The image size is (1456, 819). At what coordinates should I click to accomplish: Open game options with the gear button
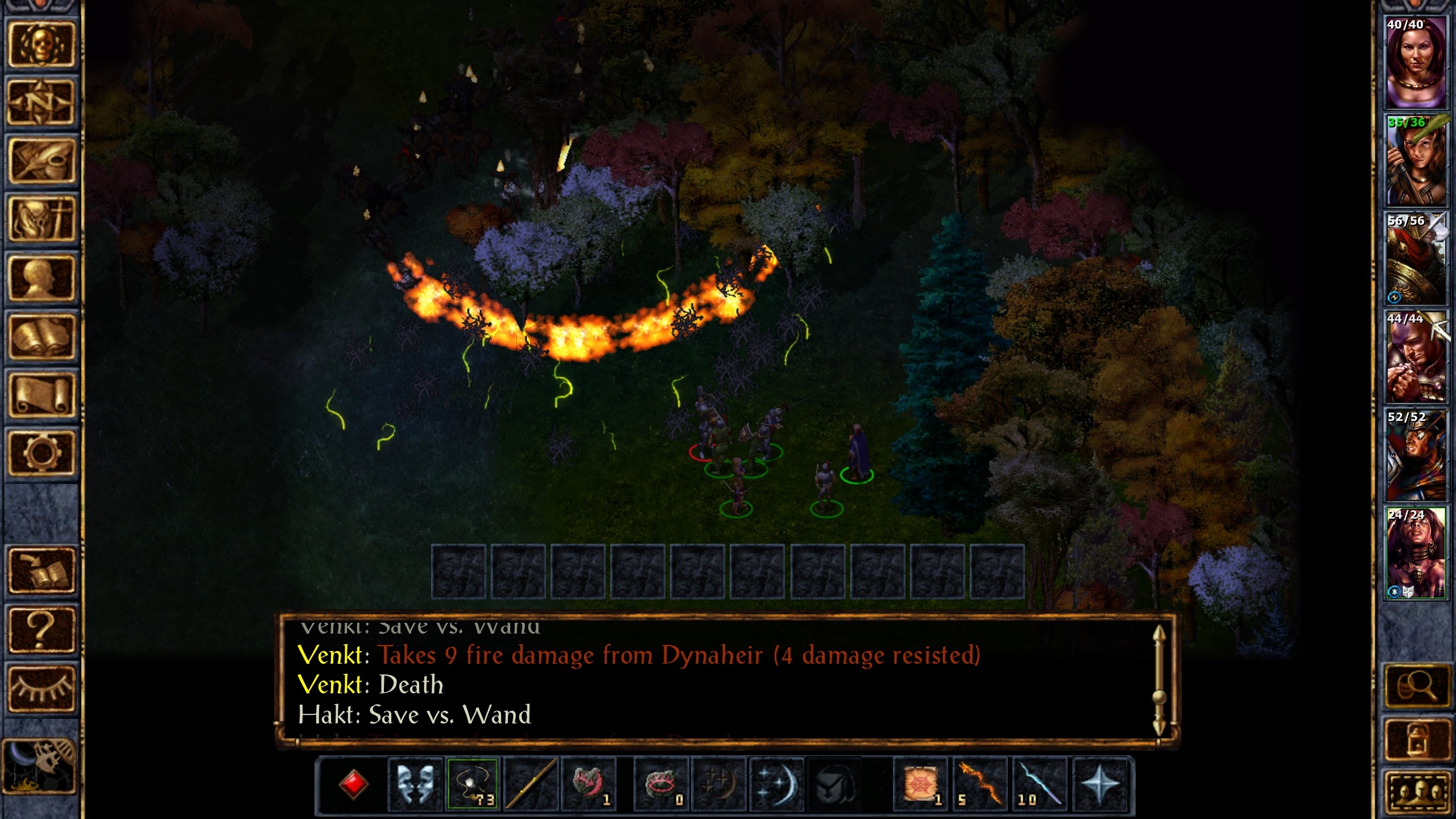tap(41, 453)
